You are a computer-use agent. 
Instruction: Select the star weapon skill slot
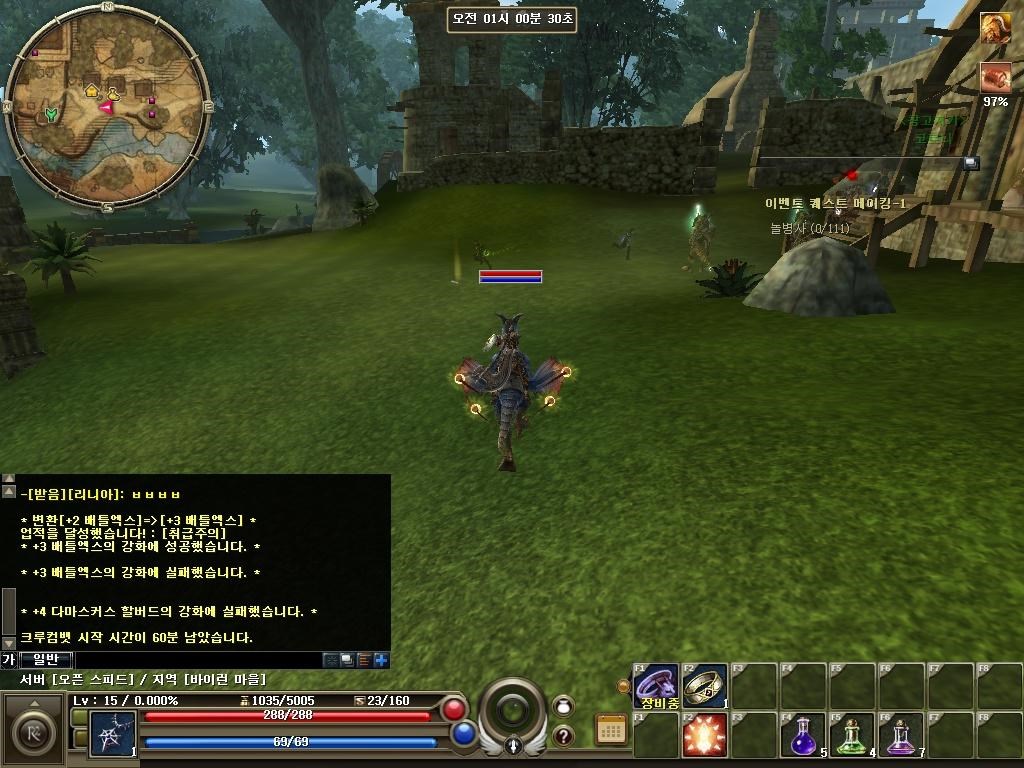click(x=112, y=733)
